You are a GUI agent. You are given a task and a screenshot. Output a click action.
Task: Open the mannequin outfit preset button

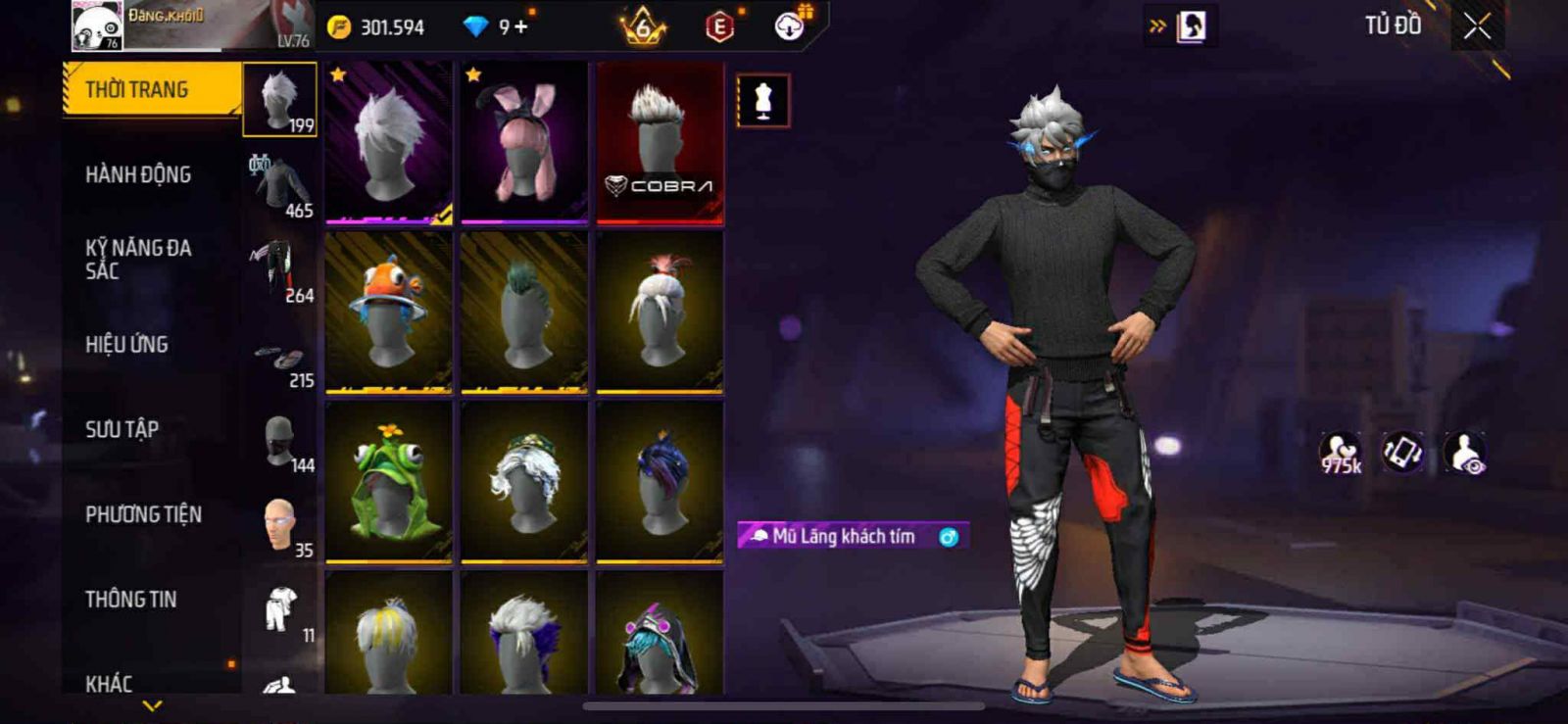[x=762, y=101]
